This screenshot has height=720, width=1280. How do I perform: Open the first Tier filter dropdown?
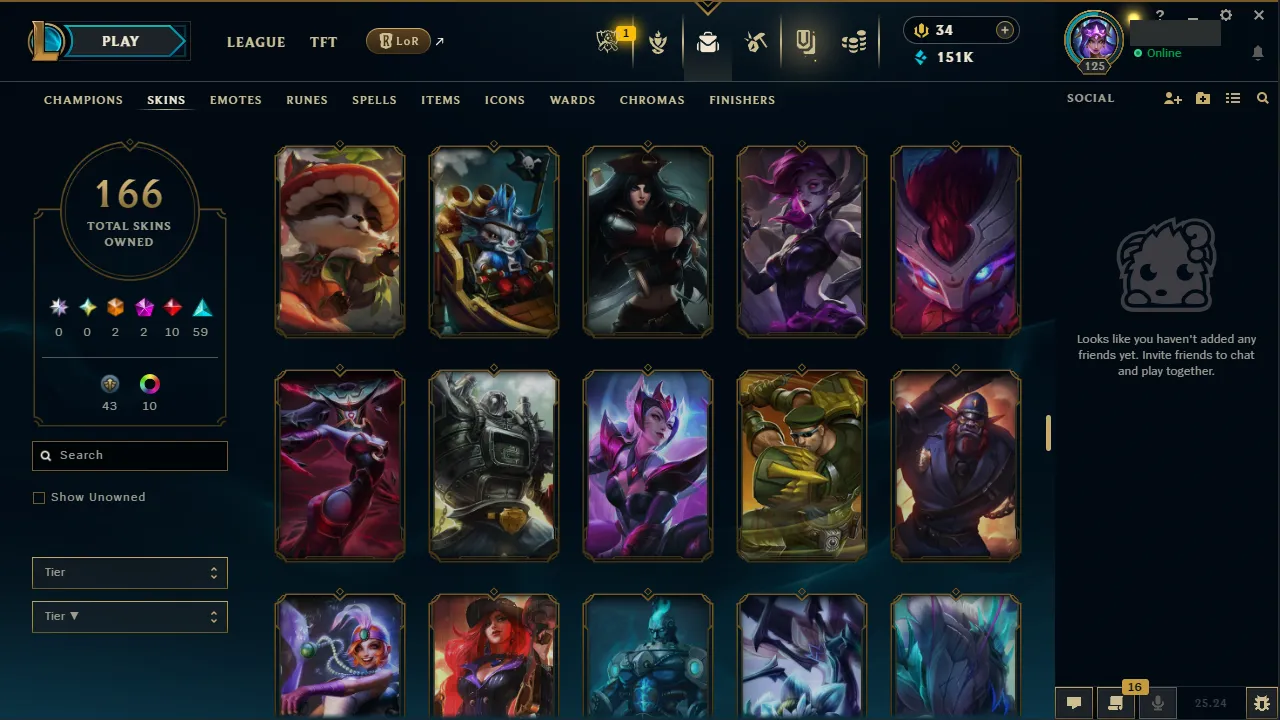[x=129, y=572]
